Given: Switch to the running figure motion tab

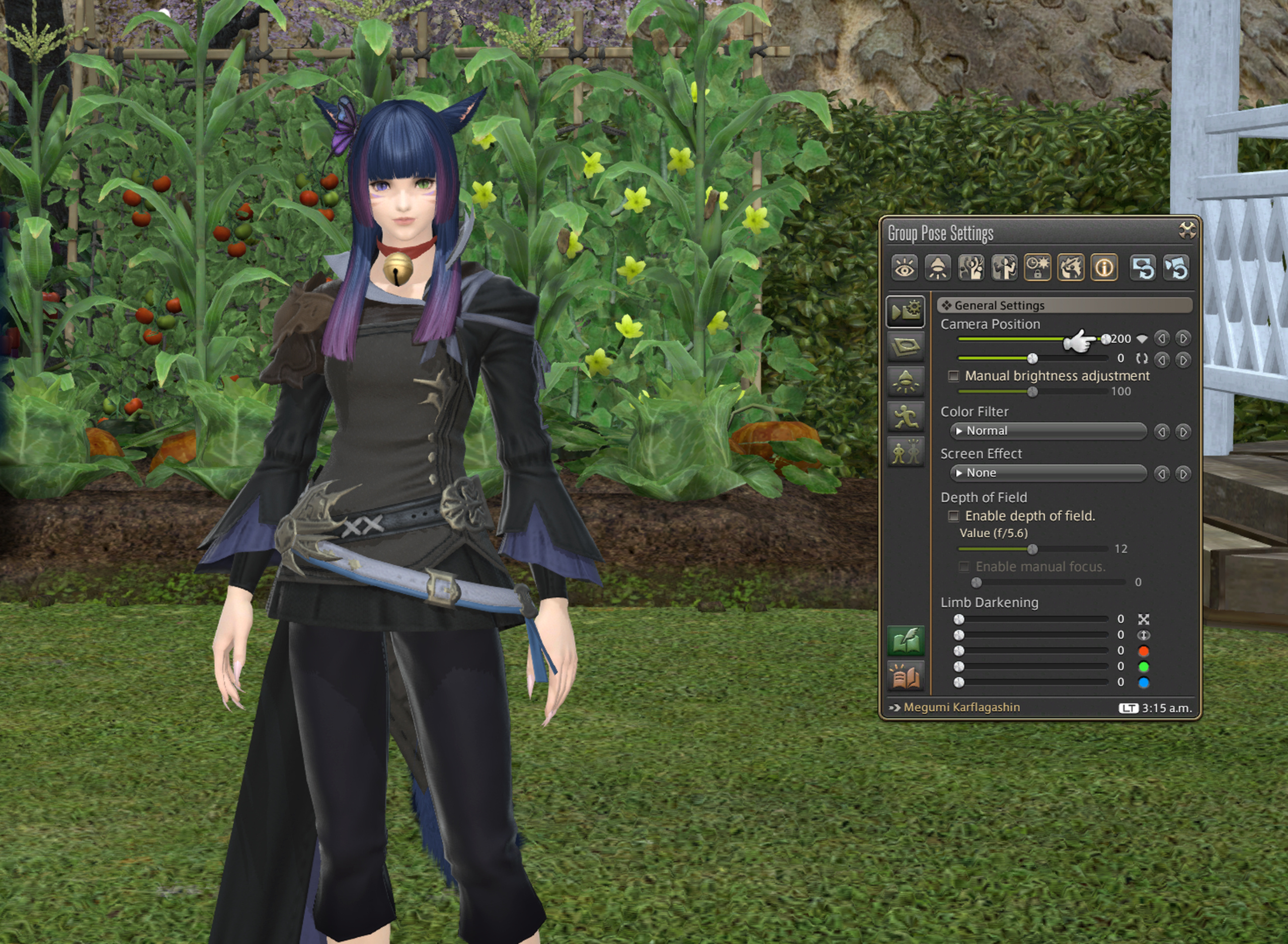Looking at the screenshot, I should tap(906, 416).
